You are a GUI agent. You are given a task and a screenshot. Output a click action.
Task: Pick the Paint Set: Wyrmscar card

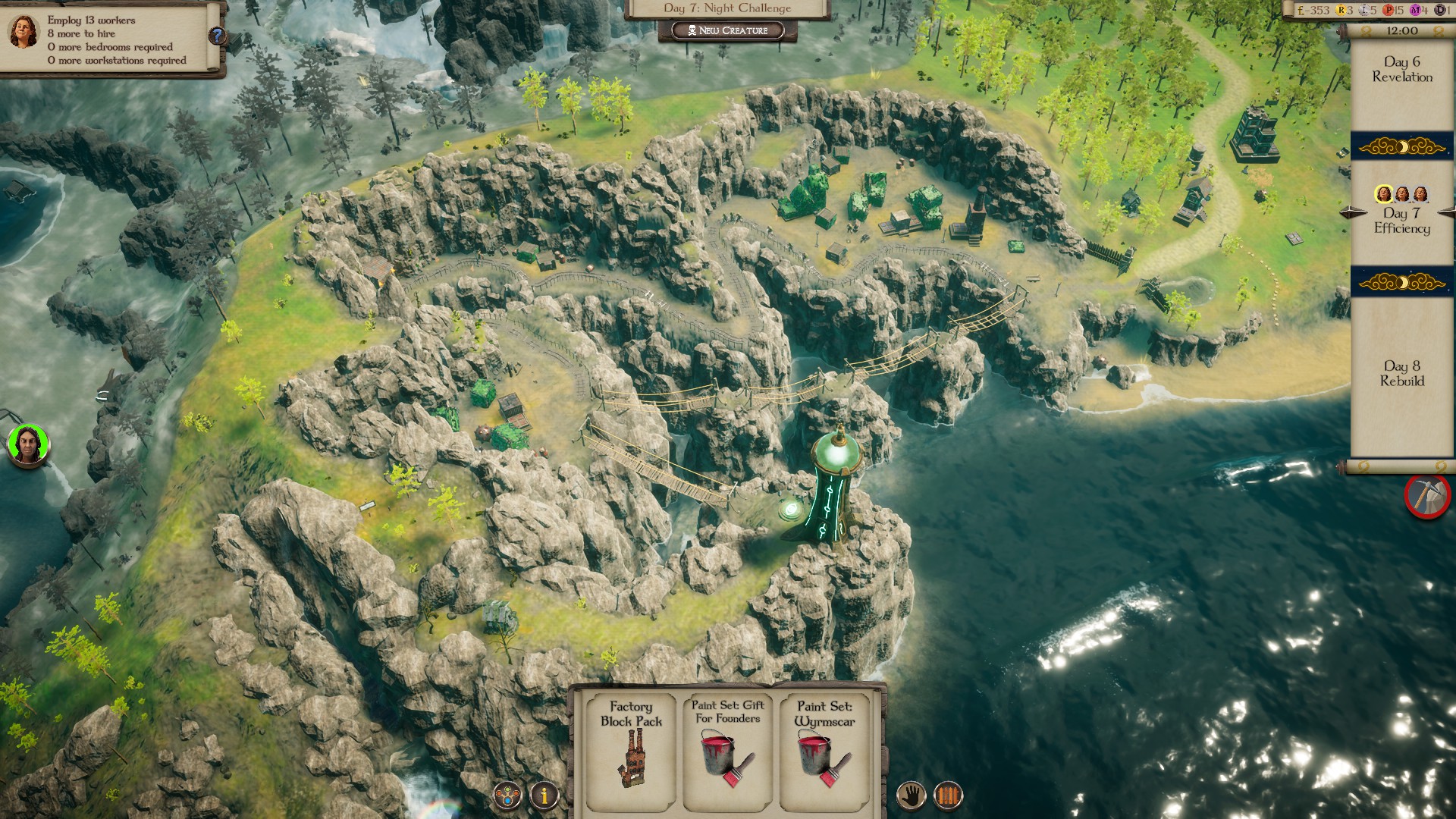[824, 751]
